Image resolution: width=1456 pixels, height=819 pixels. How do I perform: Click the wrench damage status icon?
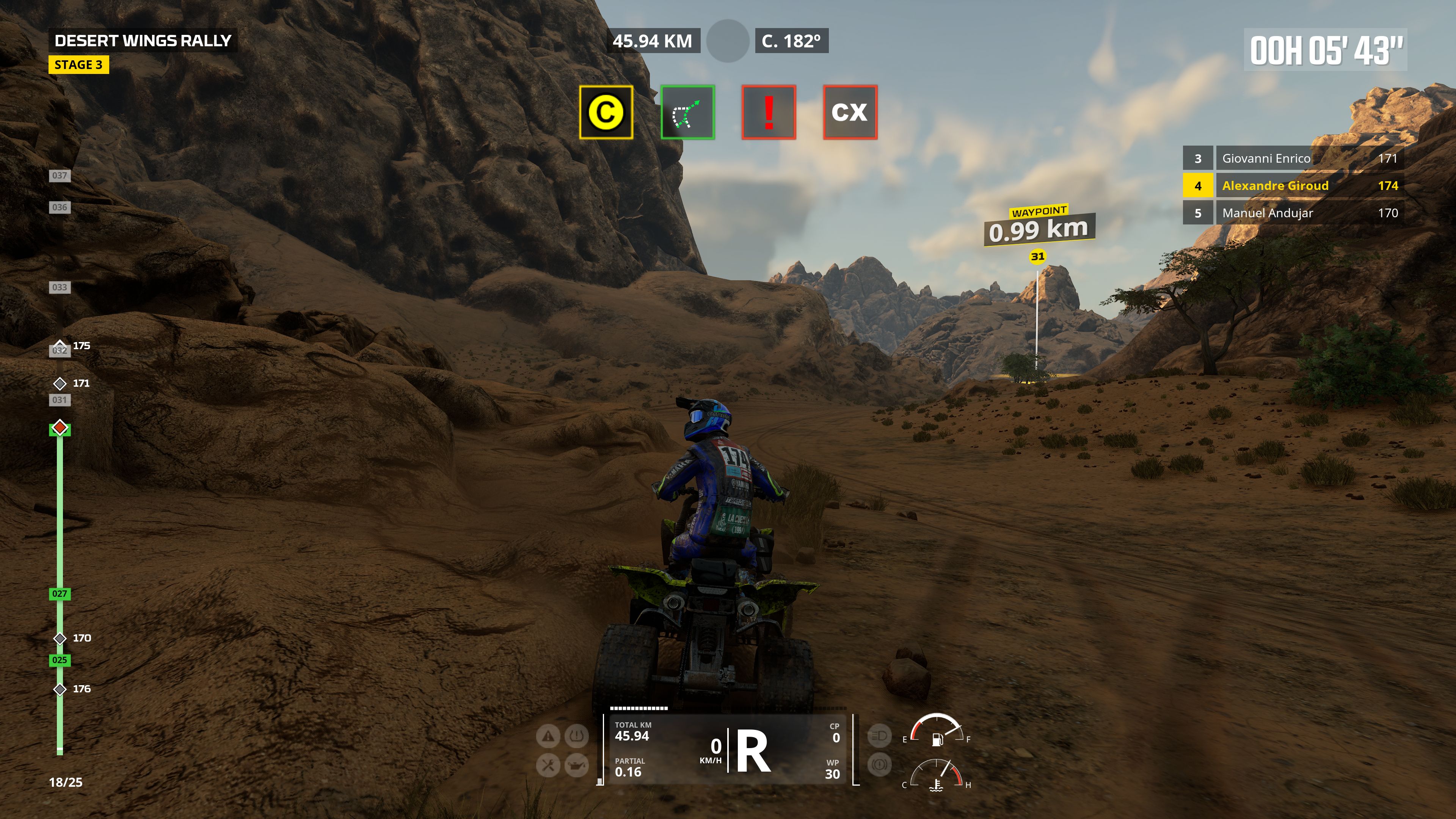point(548,766)
